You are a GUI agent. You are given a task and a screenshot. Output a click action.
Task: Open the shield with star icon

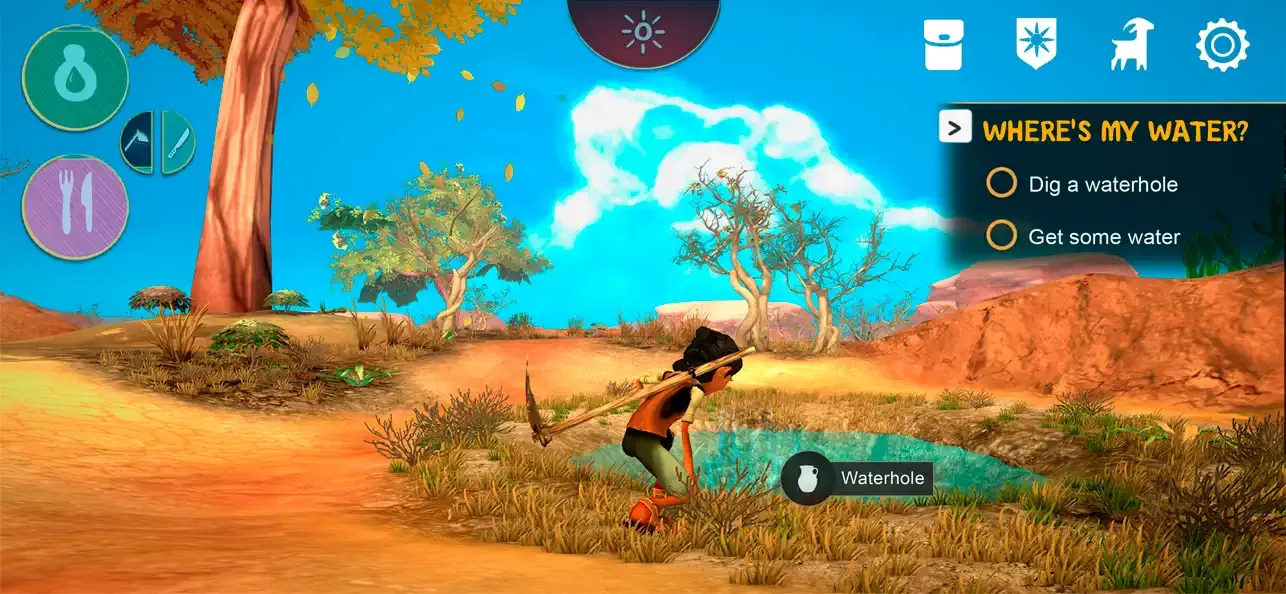click(1035, 45)
